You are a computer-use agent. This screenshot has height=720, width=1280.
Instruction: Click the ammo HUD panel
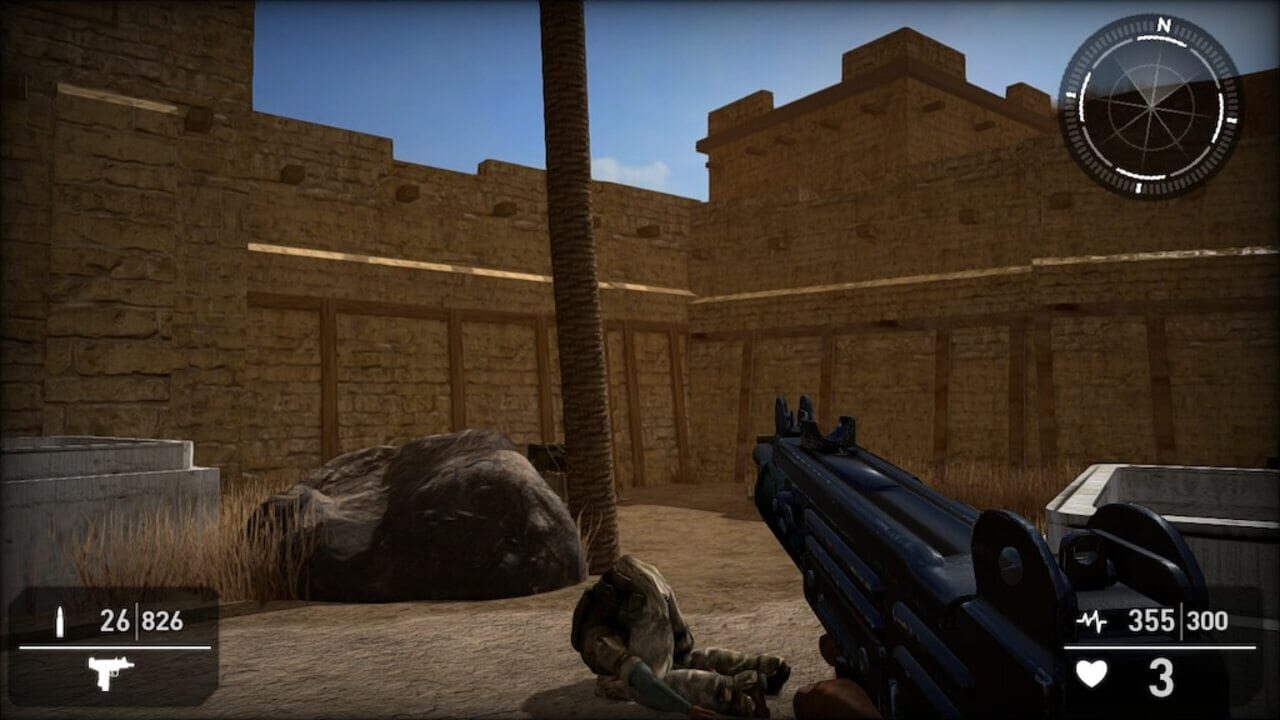115,645
